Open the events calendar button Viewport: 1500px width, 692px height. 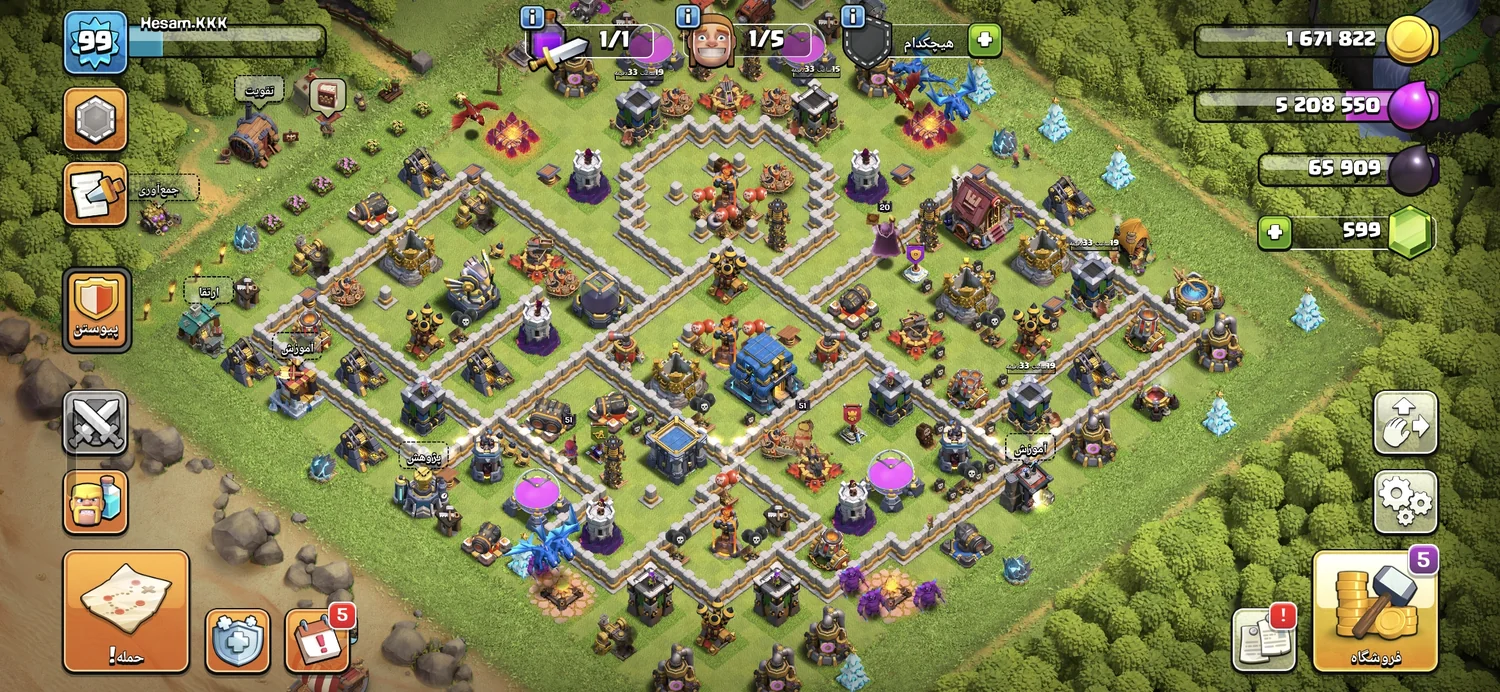(317, 640)
